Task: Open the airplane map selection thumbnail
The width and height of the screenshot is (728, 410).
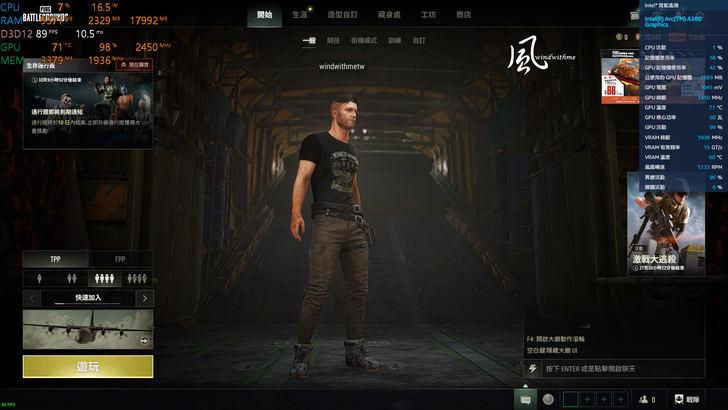Action: coord(88,329)
